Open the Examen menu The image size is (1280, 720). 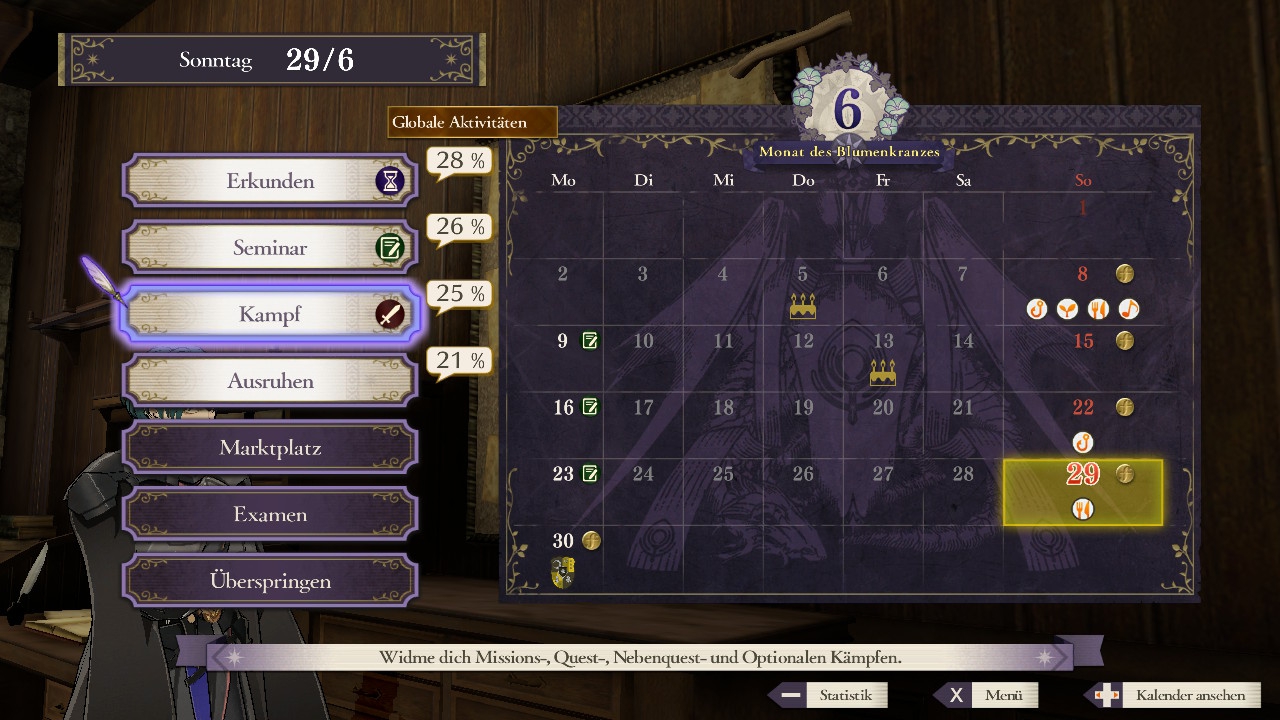point(270,514)
